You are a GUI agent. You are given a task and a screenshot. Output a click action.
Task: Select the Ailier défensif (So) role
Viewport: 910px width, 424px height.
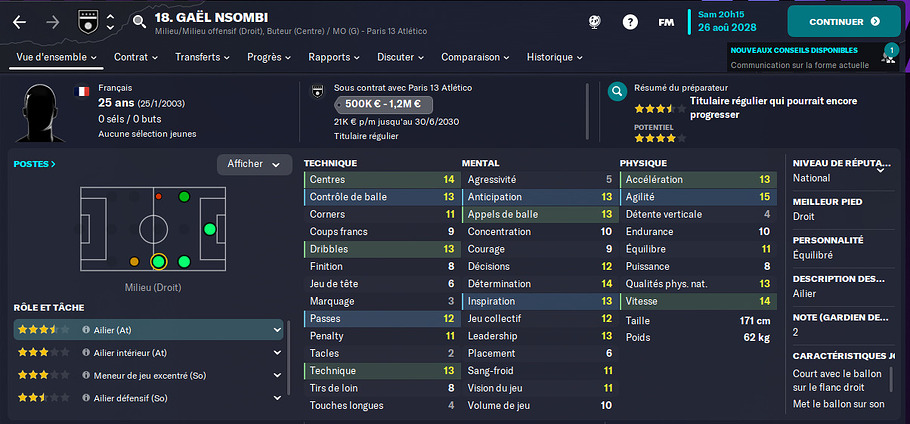coord(148,398)
